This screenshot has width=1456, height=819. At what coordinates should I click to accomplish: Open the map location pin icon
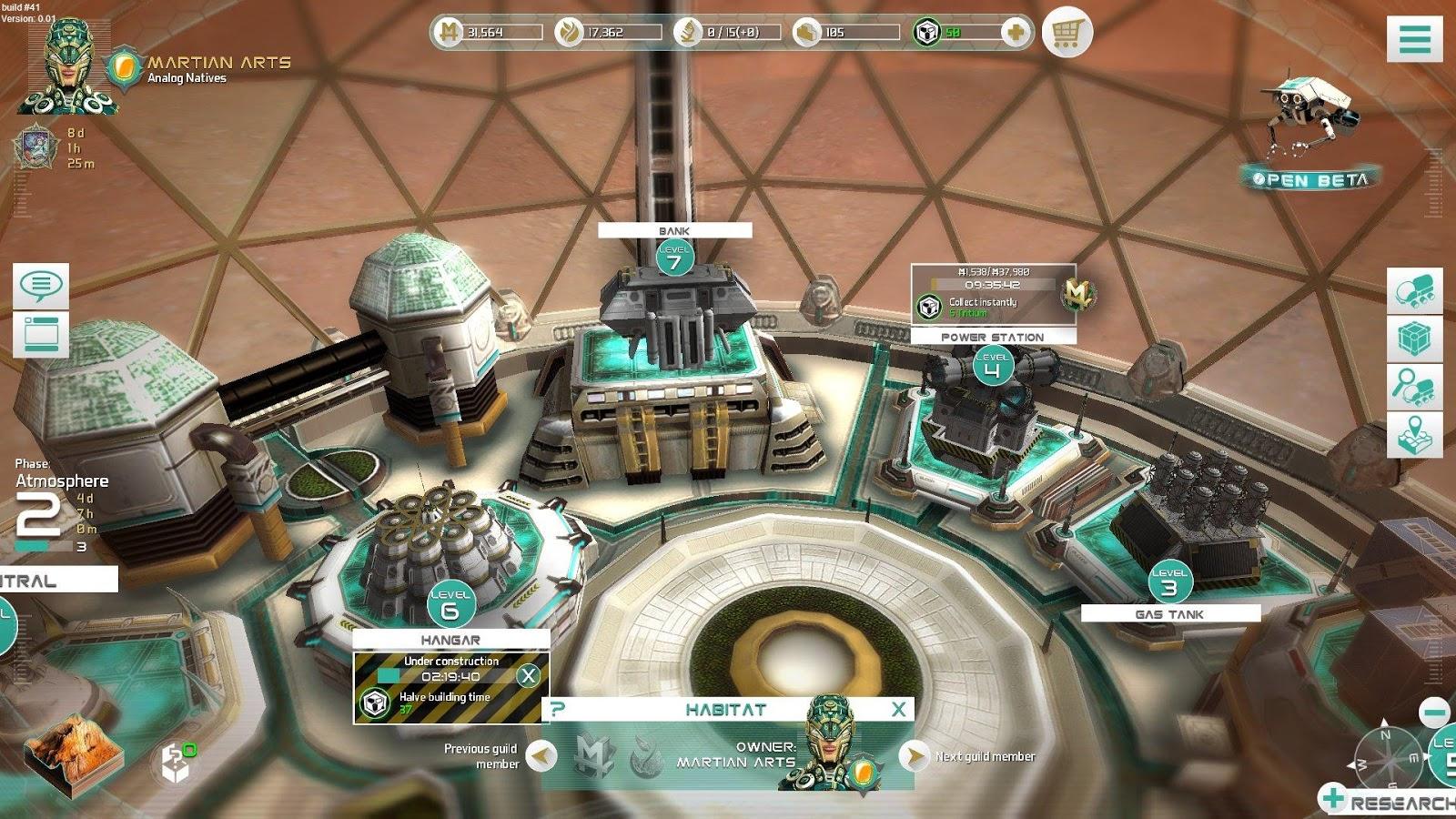coord(1414,434)
